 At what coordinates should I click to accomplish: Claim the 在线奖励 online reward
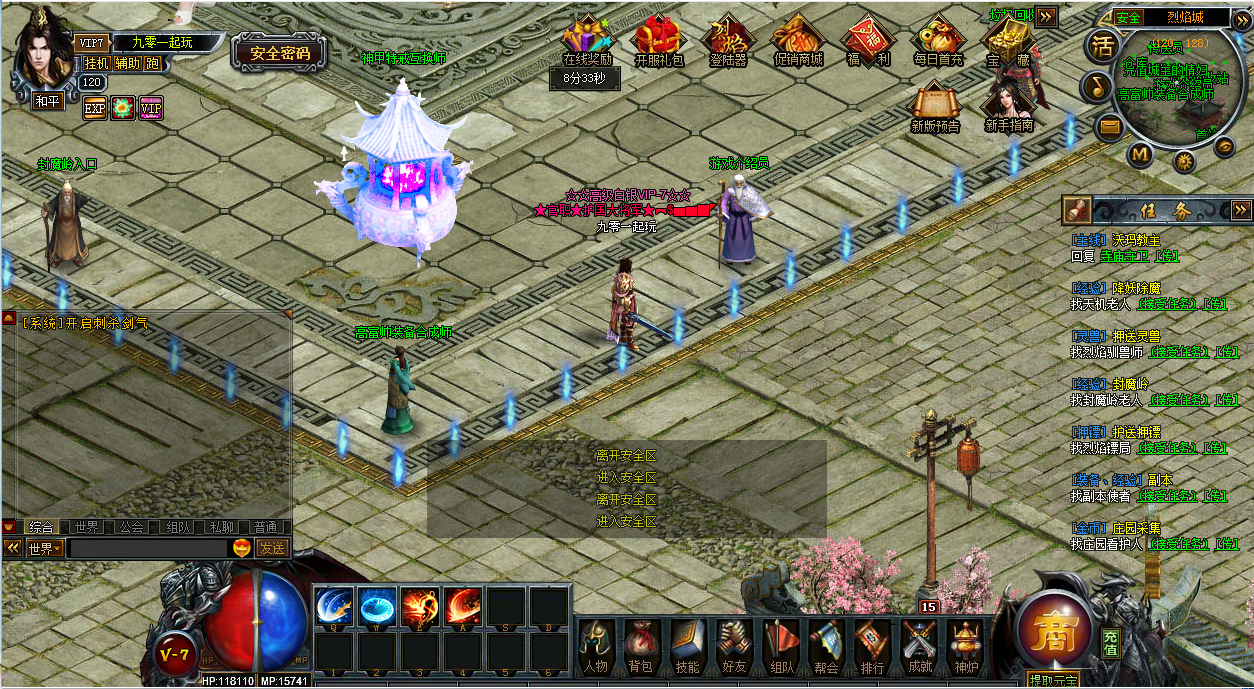point(586,41)
